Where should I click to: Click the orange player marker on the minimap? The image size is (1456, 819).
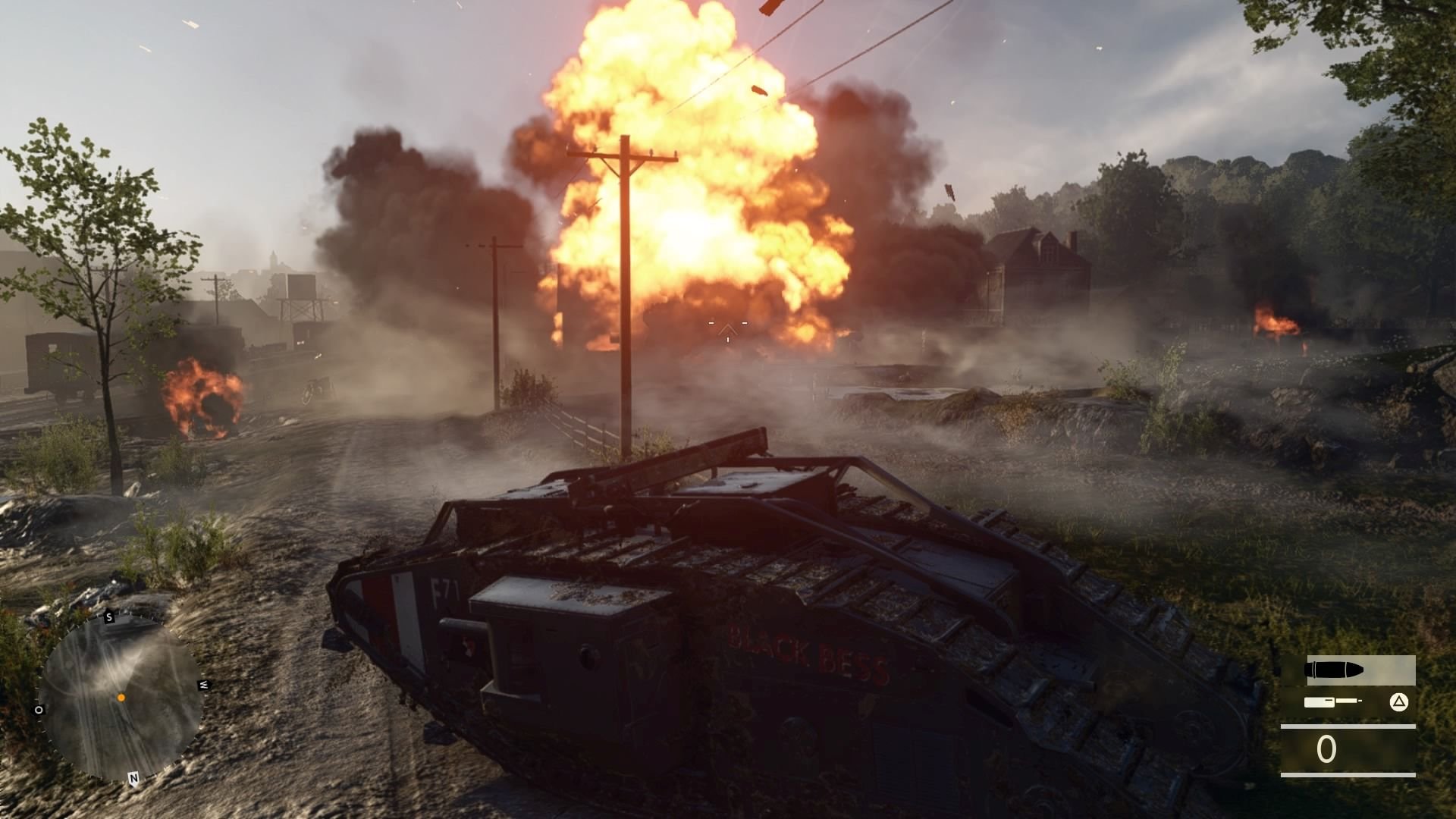click(x=121, y=697)
